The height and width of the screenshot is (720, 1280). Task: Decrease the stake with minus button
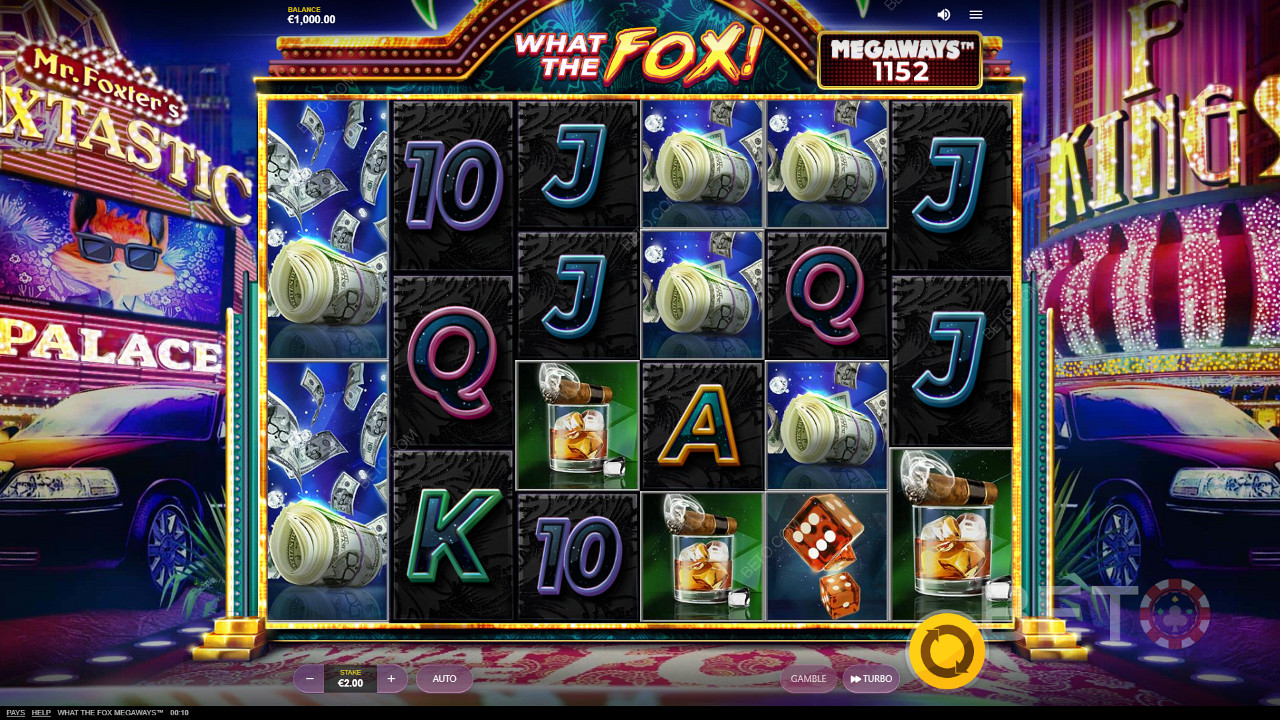310,679
